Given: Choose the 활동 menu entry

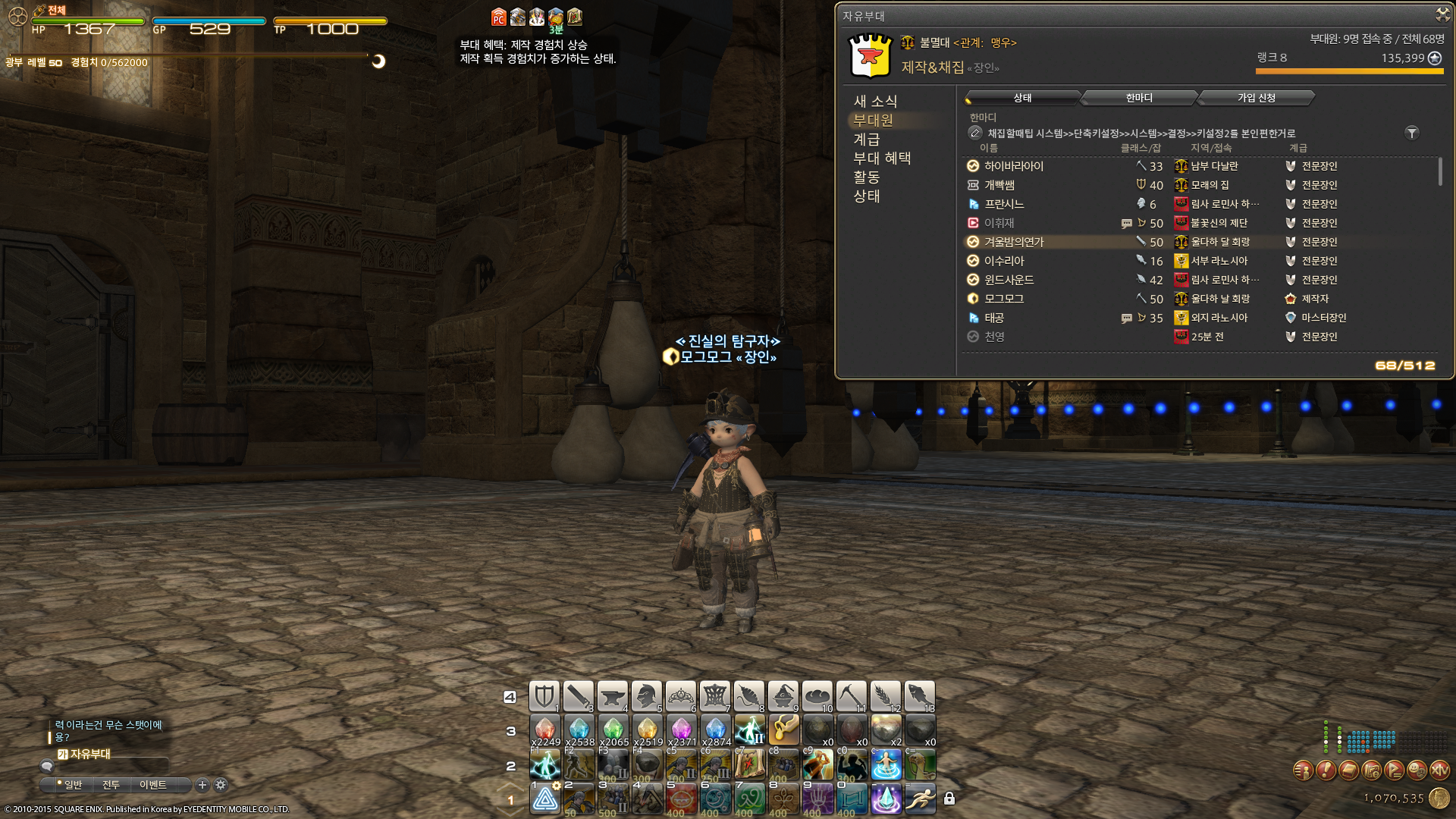Looking at the screenshot, I should pyautogui.click(x=867, y=177).
